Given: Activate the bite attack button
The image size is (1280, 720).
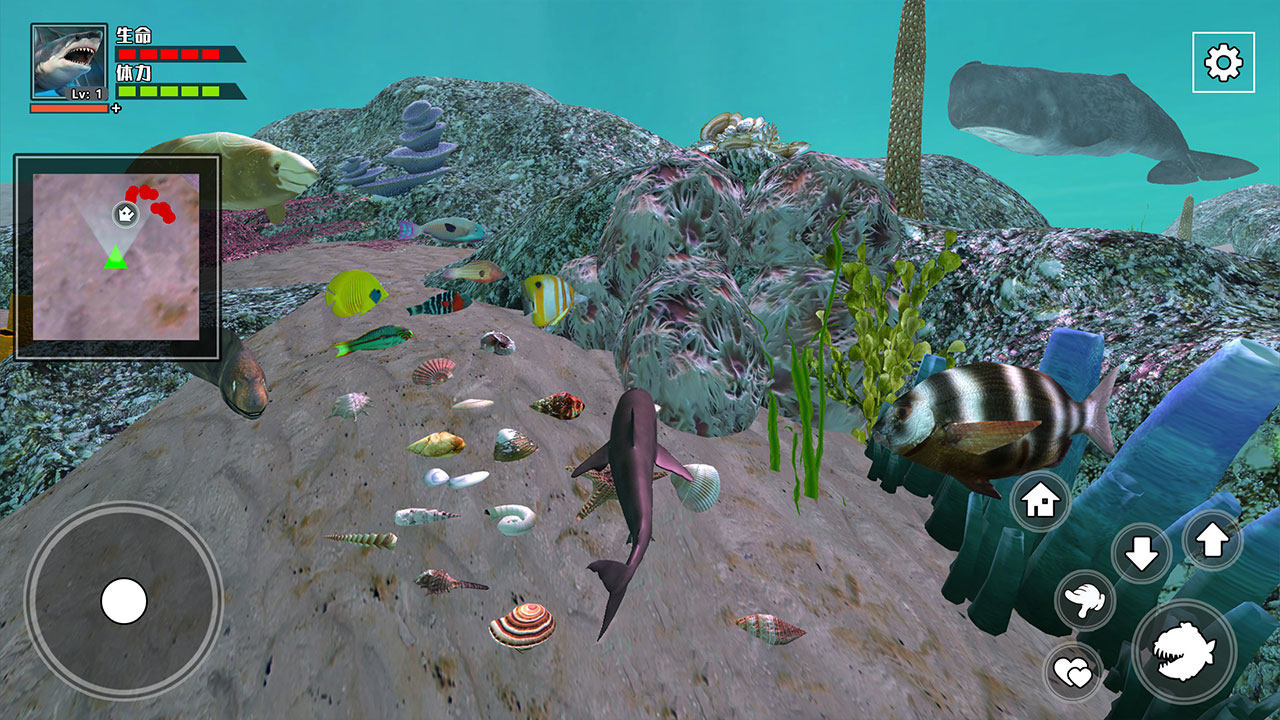Looking at the screenshot, I should click(x=1184, y=652).
